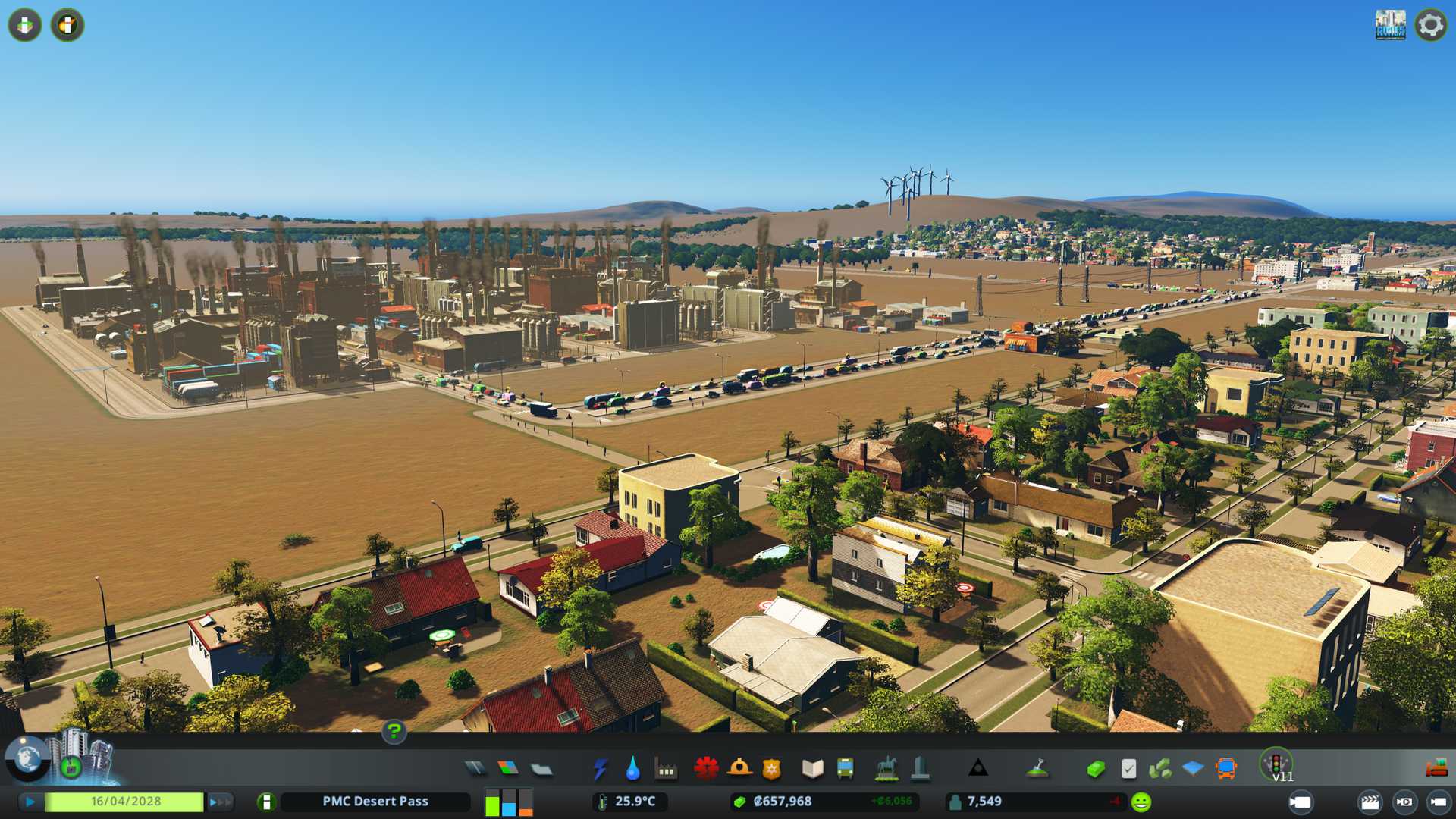Open the zoning demand bars panel
This screenshot has height=819, width=1456.
tap(509, 802)
